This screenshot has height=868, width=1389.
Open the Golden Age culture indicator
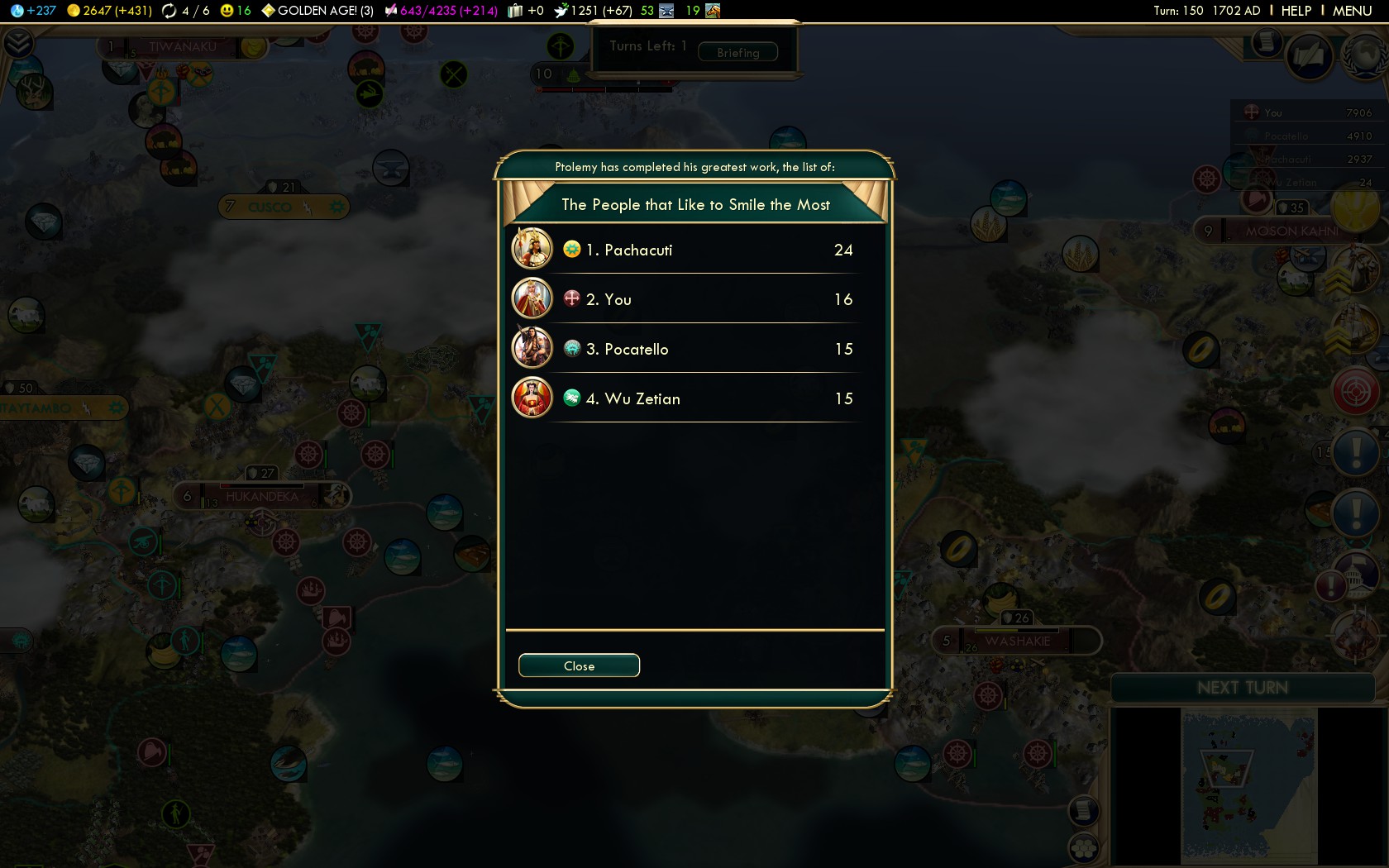(x=318, y=11)
